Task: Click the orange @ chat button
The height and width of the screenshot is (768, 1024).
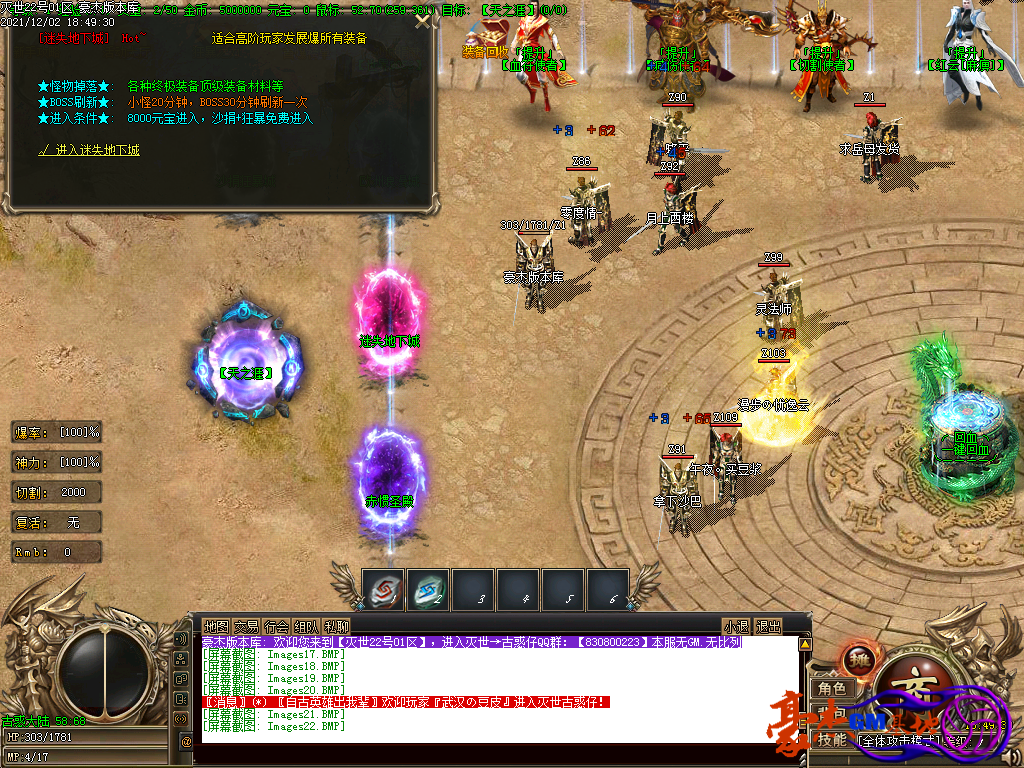Action: tap(186, 742)
